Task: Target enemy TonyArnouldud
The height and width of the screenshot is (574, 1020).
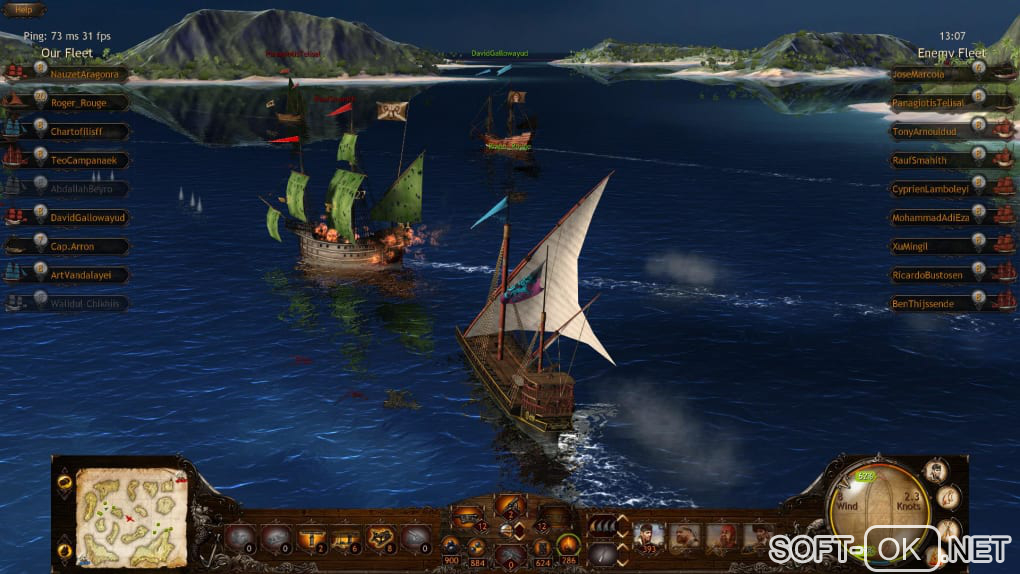Action: click(x=923, y=131)
